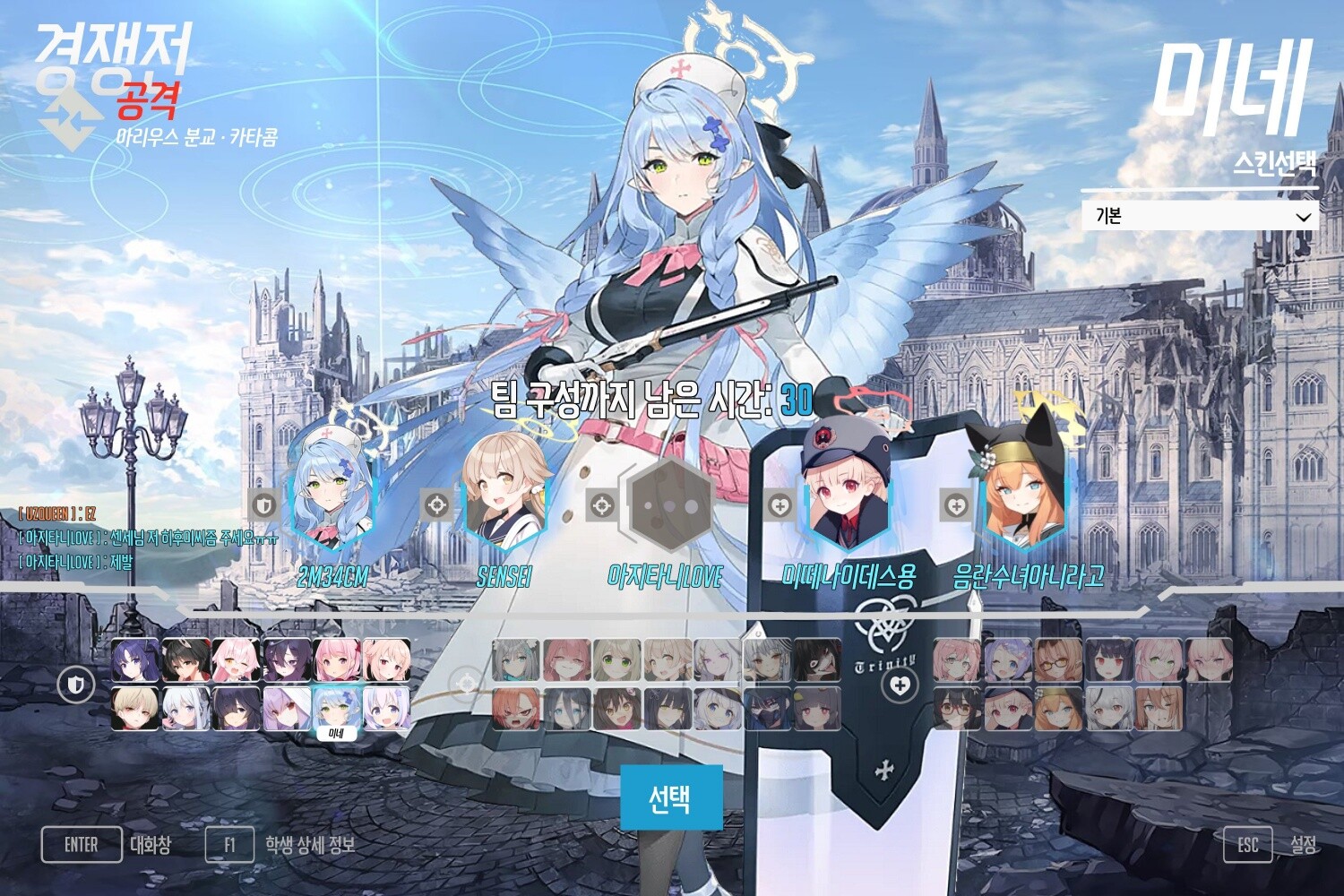The image size is (1344, 896).
Task: Open the chat log showing 아지타니LOVE's messages
Action: pos(134,538)
